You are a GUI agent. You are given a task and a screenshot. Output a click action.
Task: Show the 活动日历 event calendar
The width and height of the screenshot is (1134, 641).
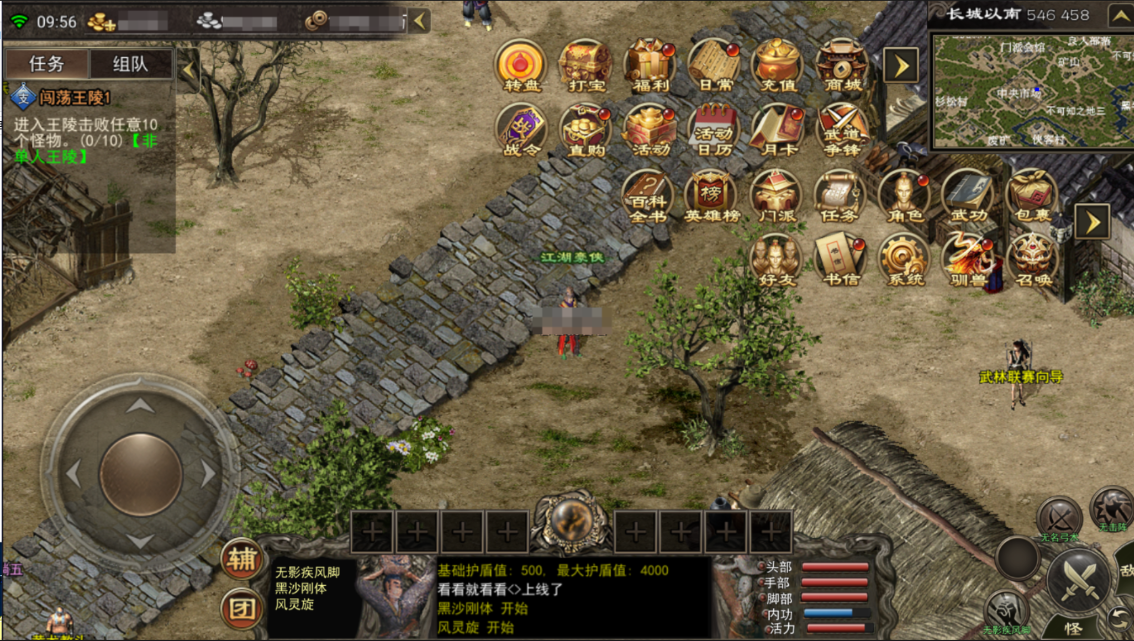coord(713,131)
